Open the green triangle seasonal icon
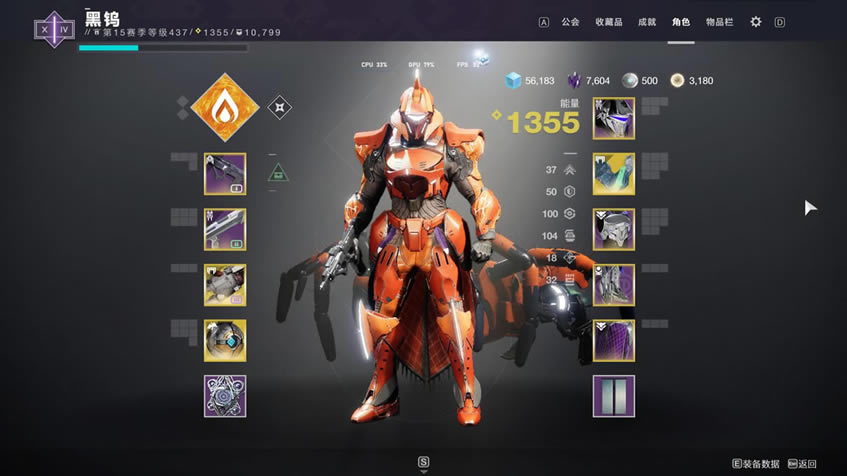 pos(279,174)
